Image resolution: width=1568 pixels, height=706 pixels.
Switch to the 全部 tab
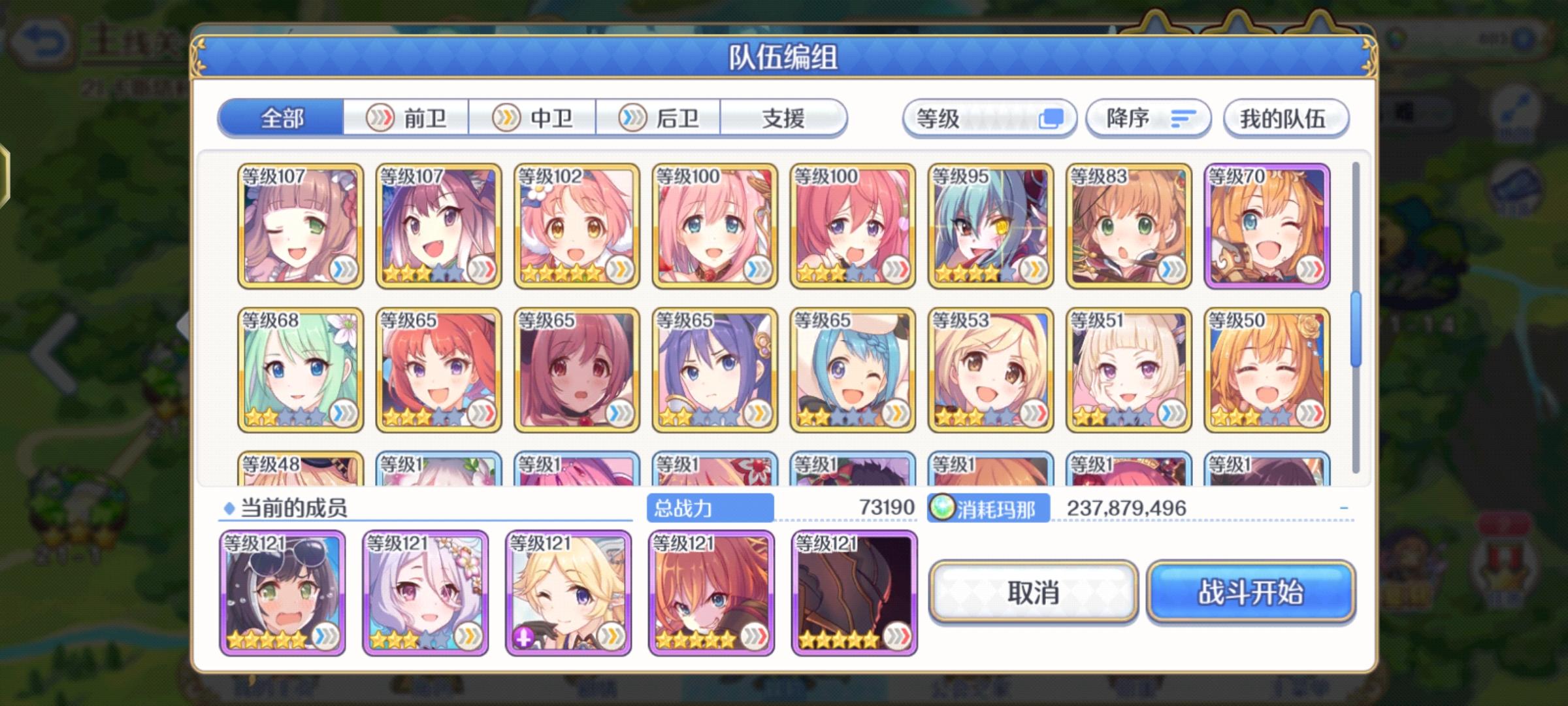coord(281,118)
